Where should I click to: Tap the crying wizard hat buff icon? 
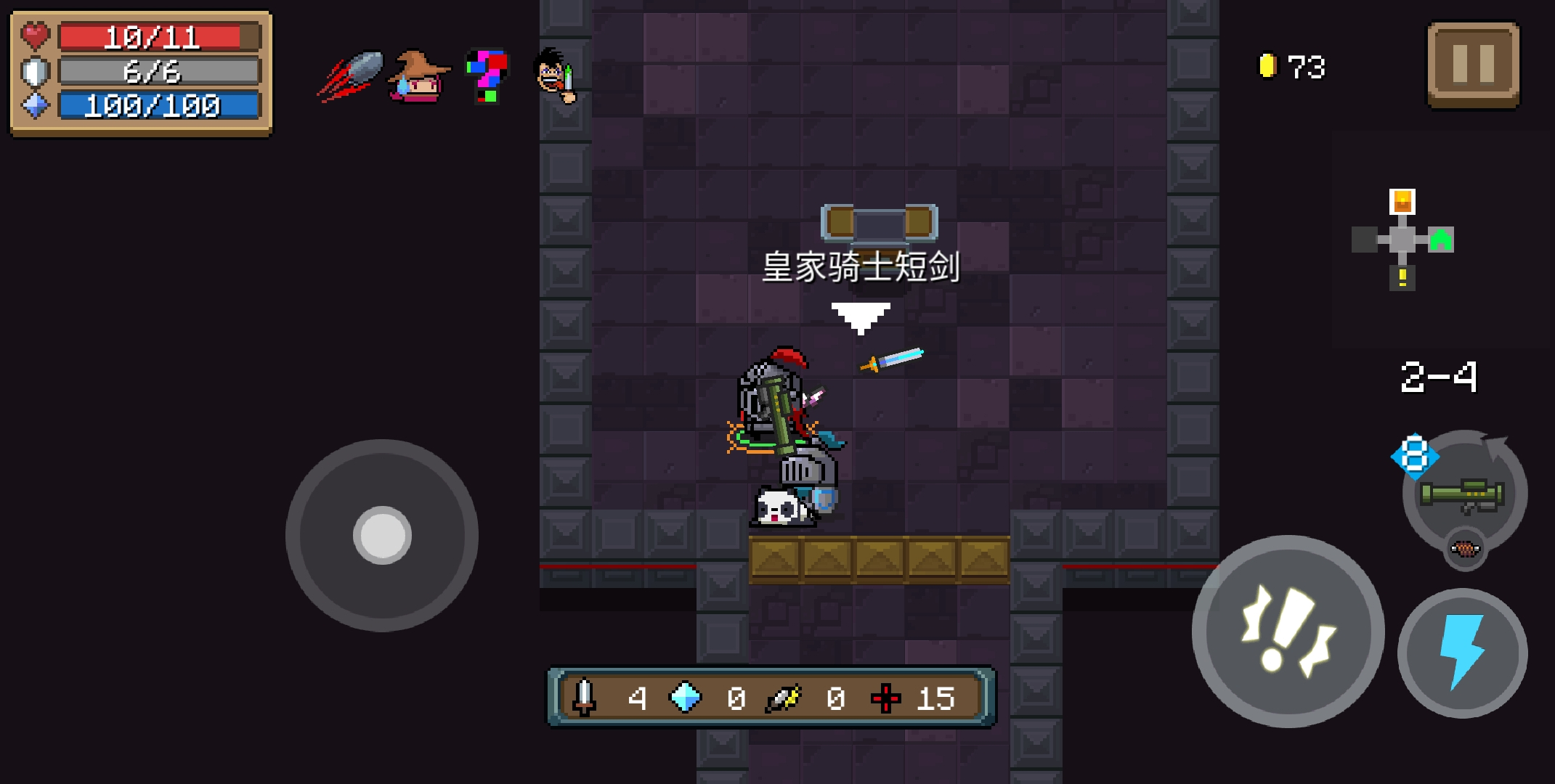coord(419,76)
